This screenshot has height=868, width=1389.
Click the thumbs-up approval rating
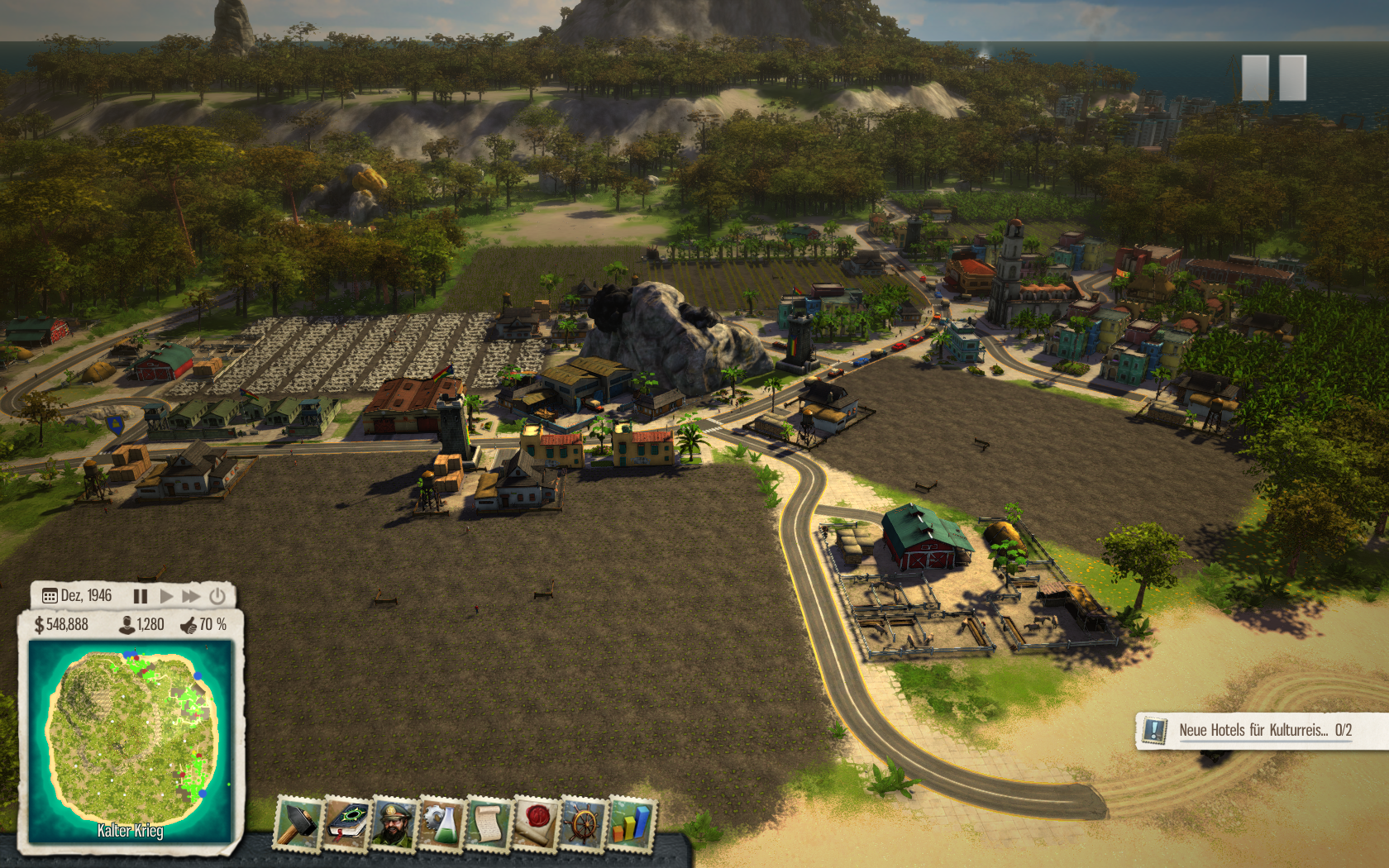(203, 625)
